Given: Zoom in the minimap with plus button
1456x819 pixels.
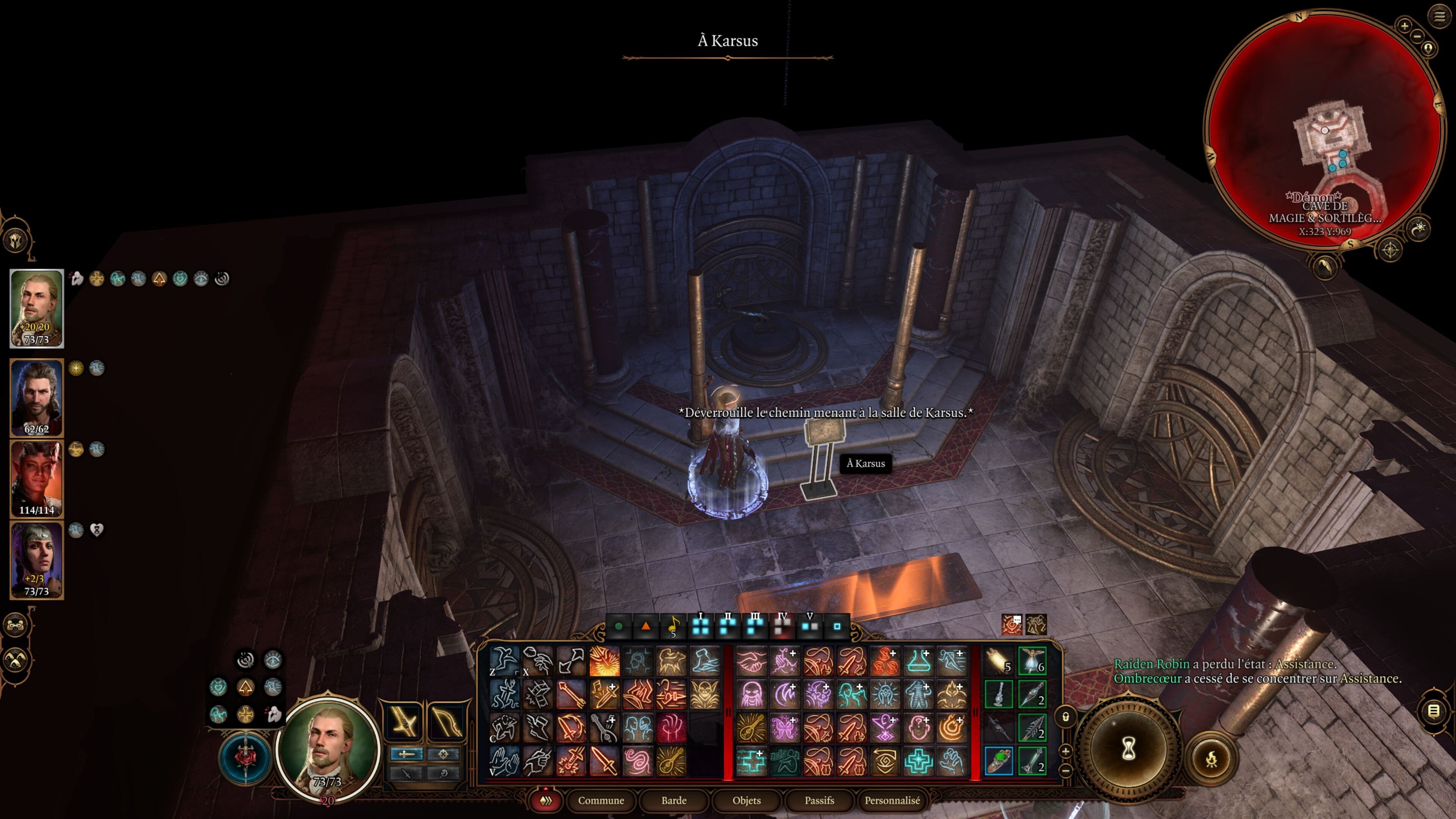Looking at the screenshot, I should point(1404,25).
